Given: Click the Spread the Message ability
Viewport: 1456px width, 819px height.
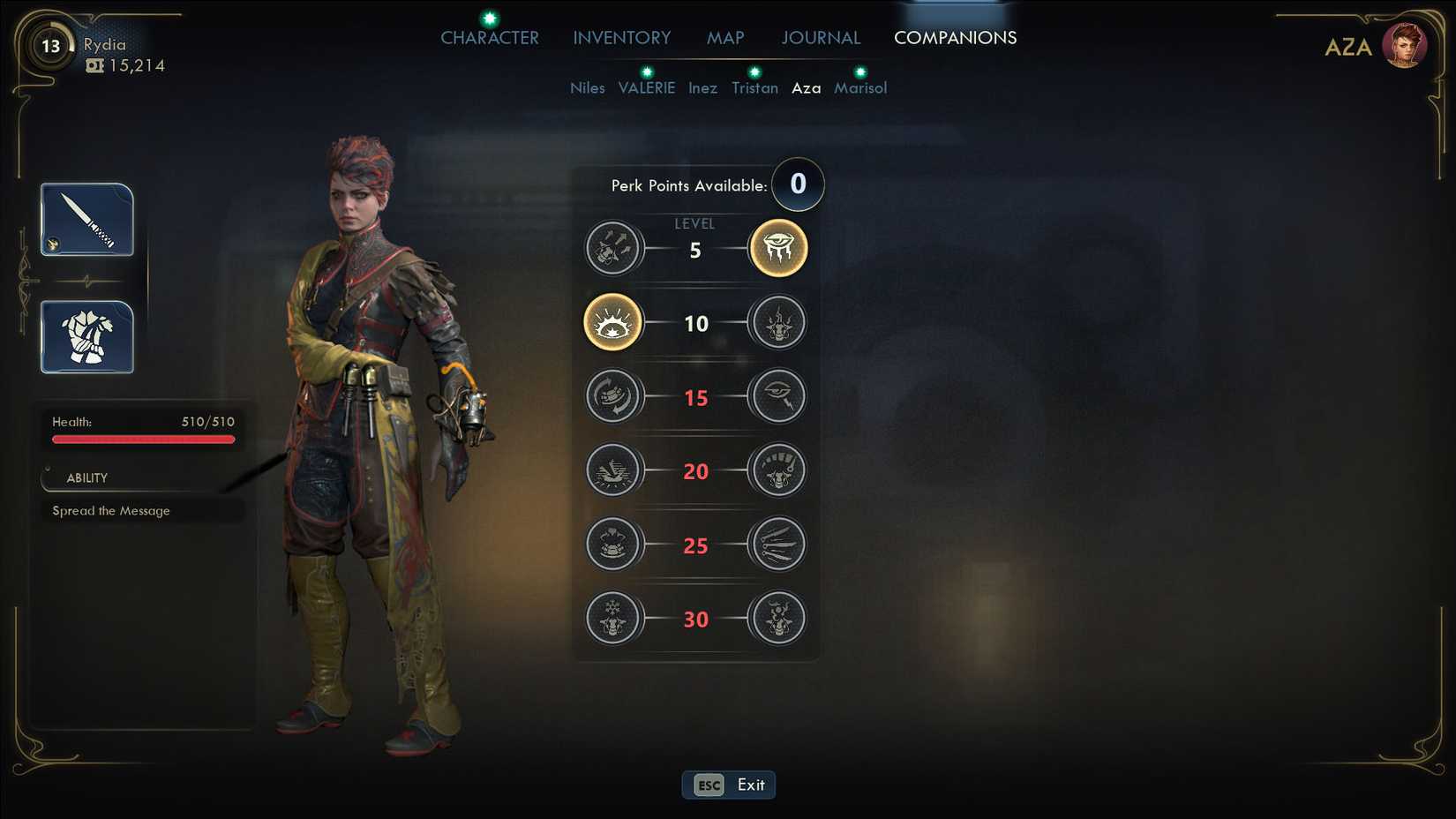Looking at the screenshot, I should pyautogui.click(x=111, y=511).
